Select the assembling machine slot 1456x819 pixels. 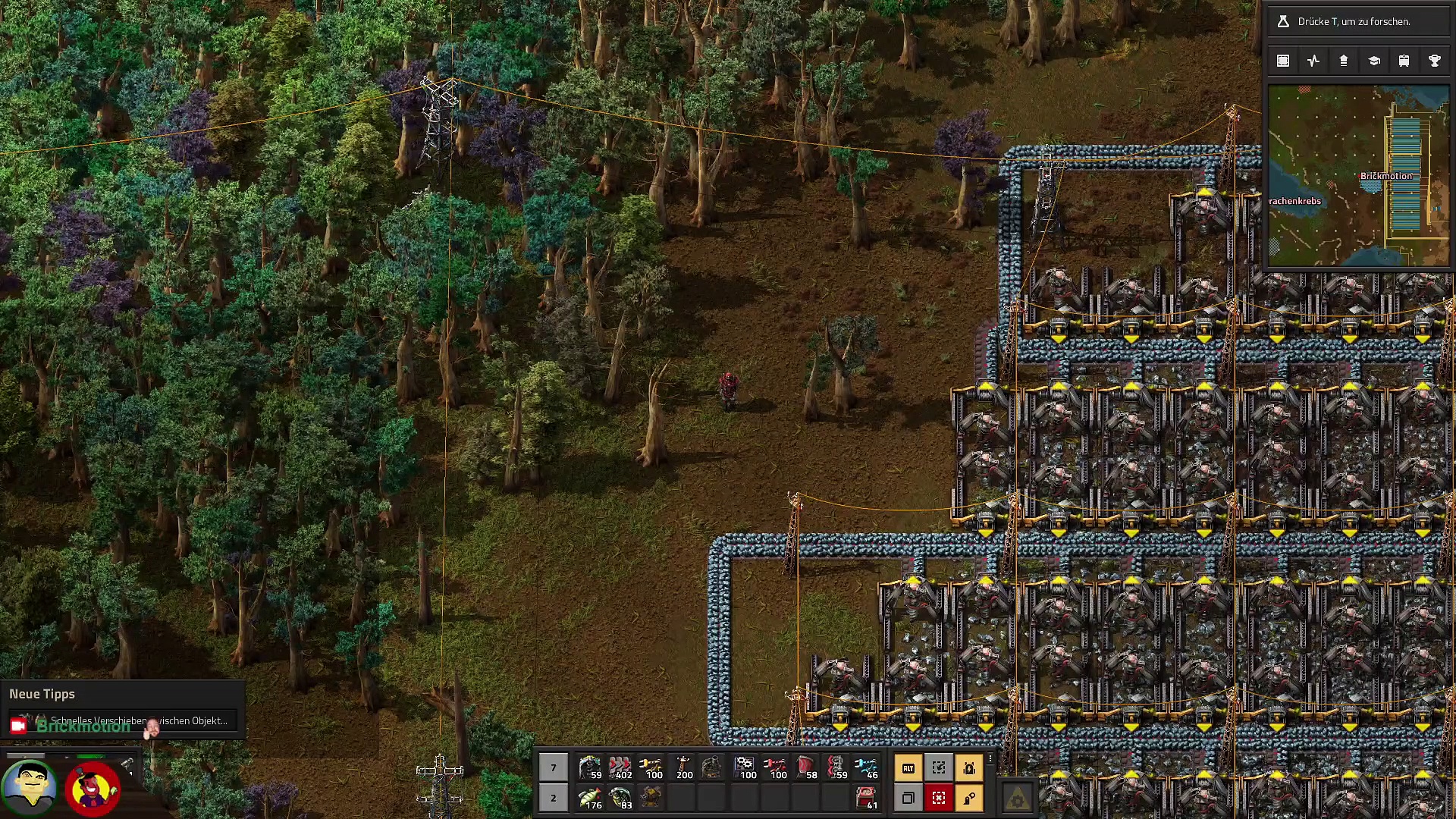pyautogui.click(x=746, y=767)
